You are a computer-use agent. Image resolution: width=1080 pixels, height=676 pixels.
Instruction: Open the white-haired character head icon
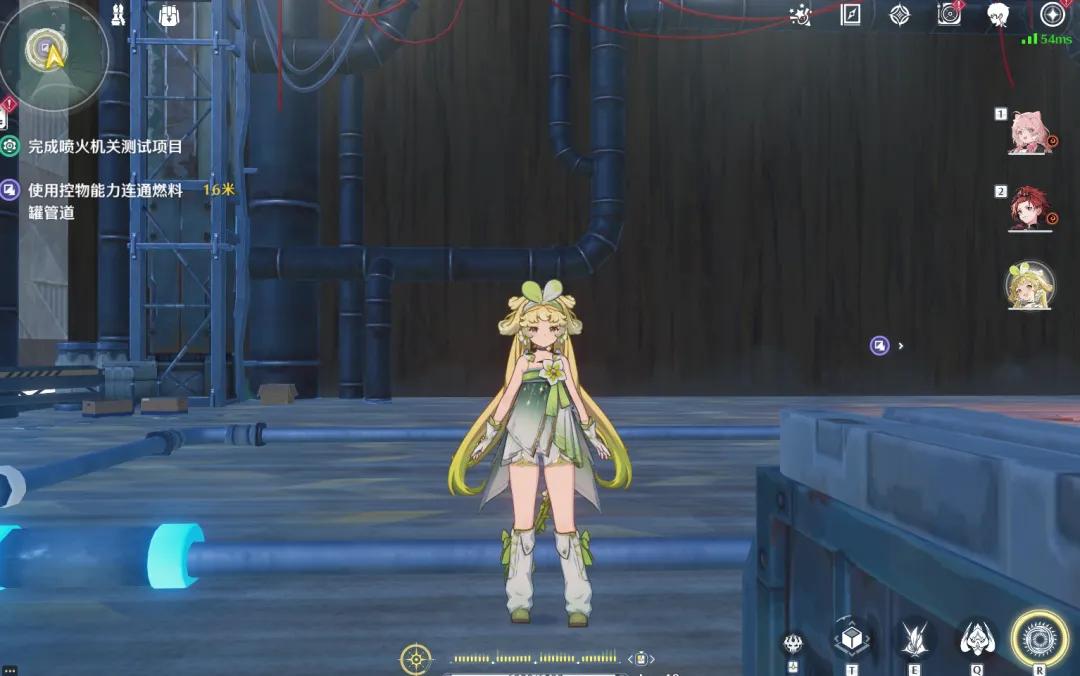pos(997,15)
